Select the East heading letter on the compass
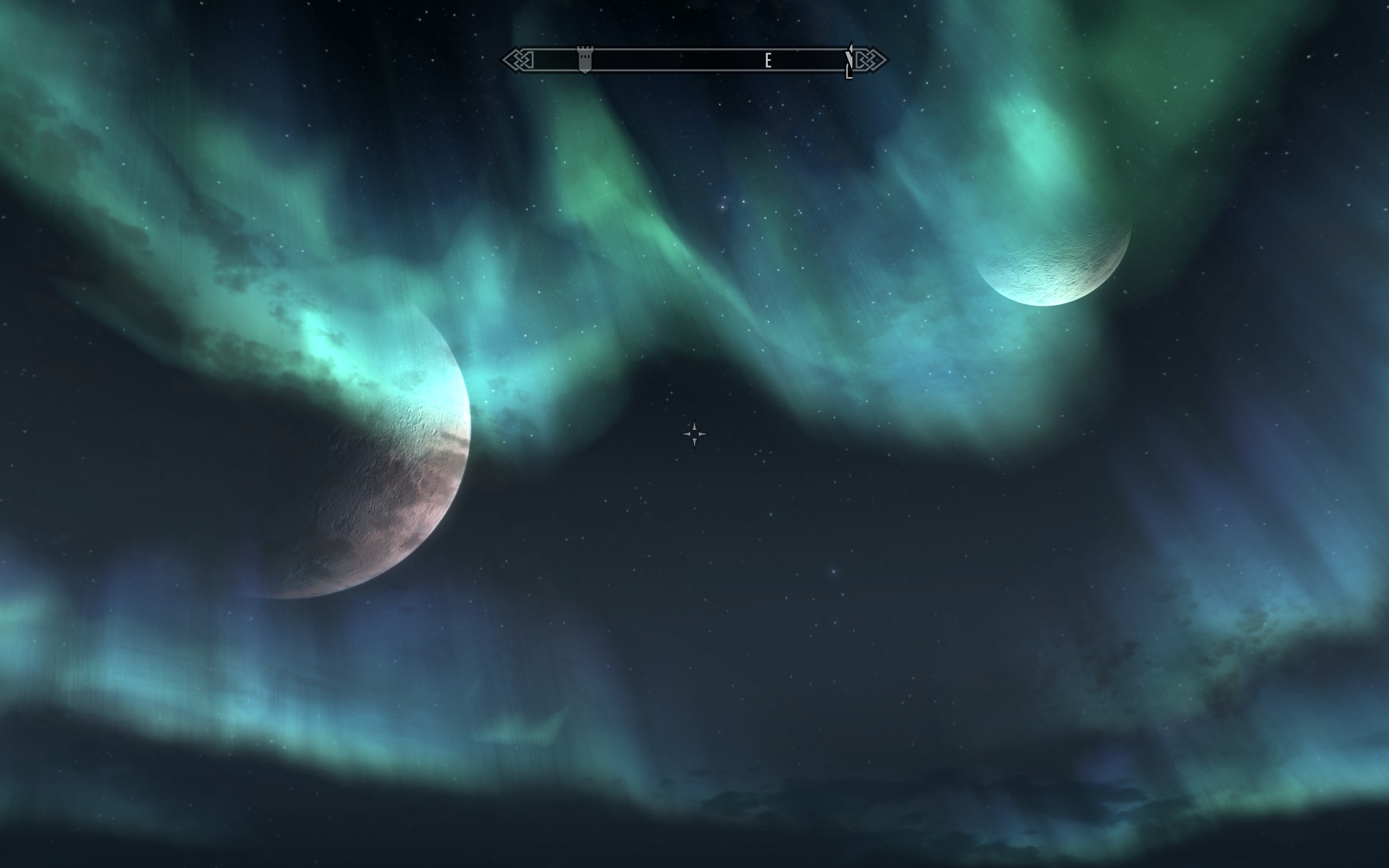 point(767,60)
